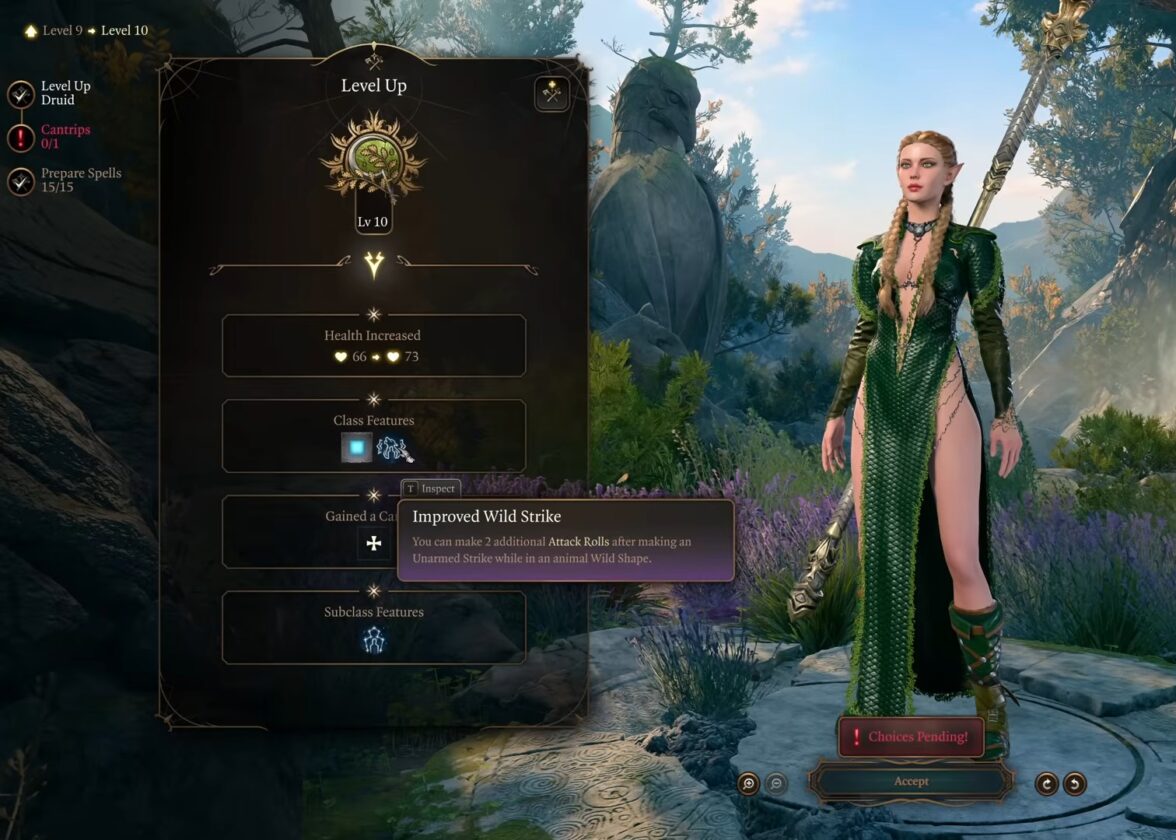Click the gained cantrip cross icon
This screenshot has height=840, width=1176.
(x=374, y=544)
